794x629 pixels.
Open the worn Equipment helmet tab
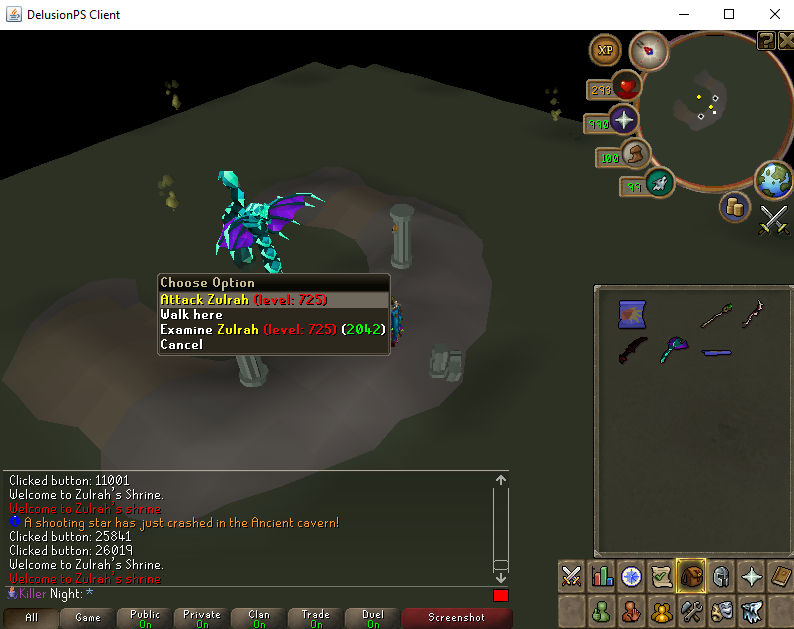(x=718, y=576)
